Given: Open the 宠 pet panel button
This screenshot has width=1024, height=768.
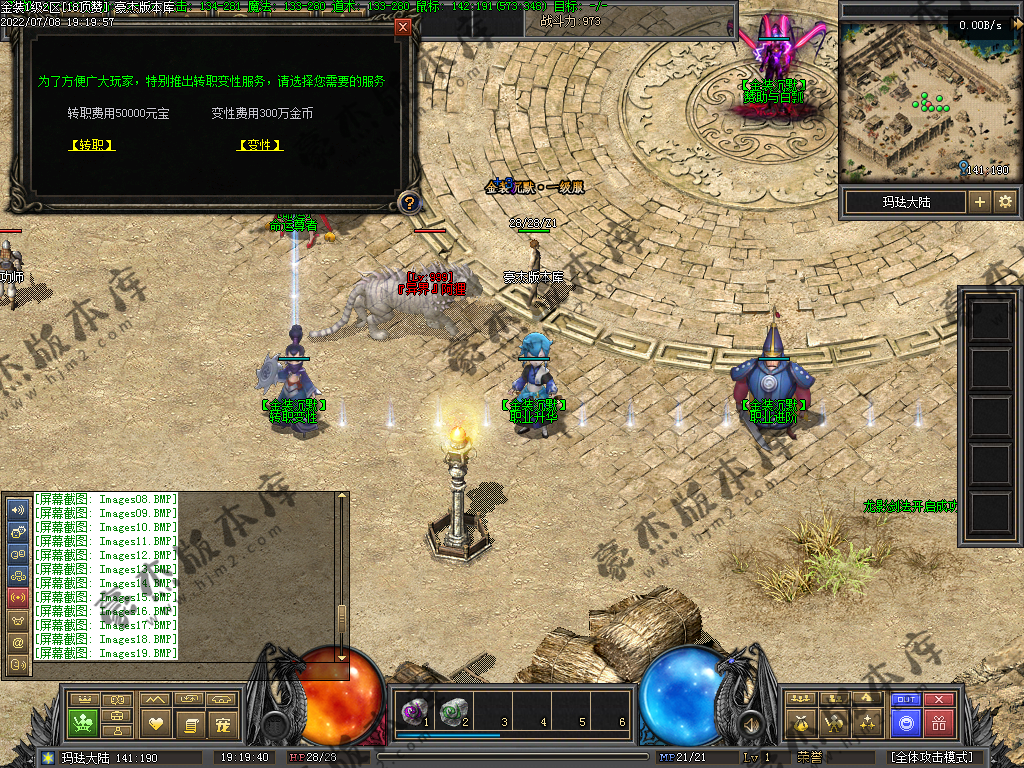Looking at the screenshot, I should 223,722.
